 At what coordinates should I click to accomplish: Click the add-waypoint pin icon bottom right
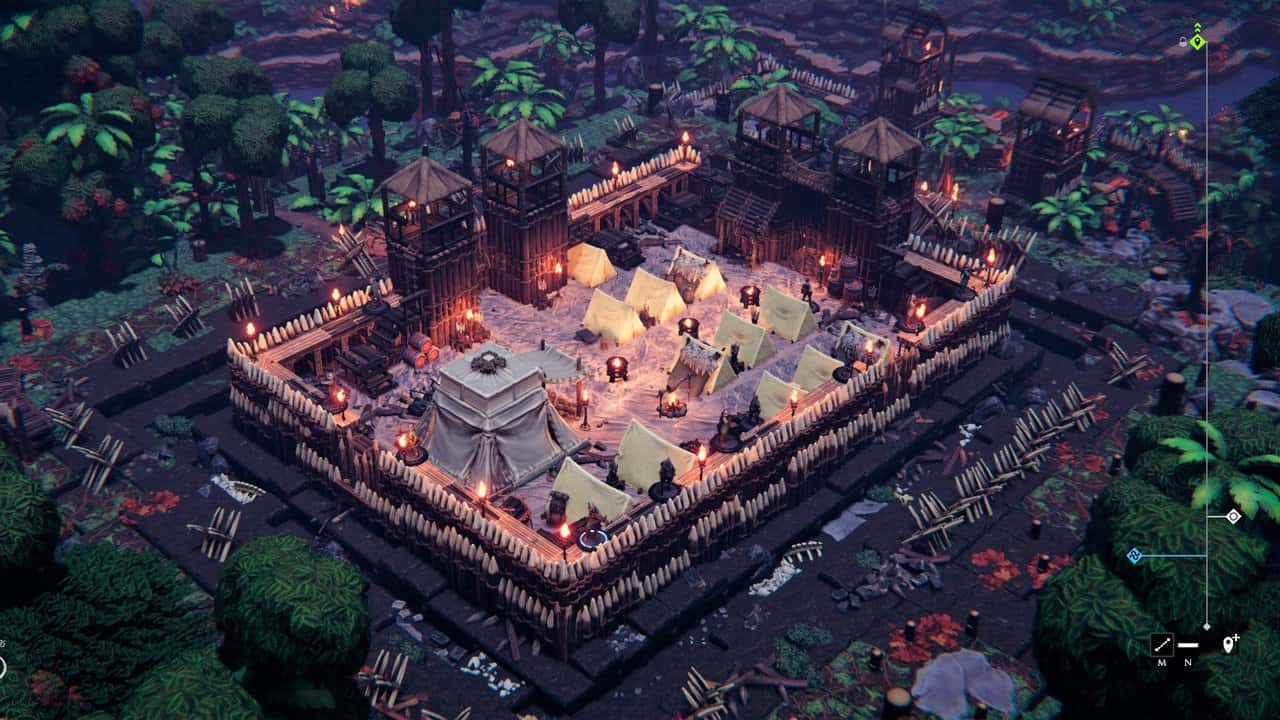[x=1228, y=647]
